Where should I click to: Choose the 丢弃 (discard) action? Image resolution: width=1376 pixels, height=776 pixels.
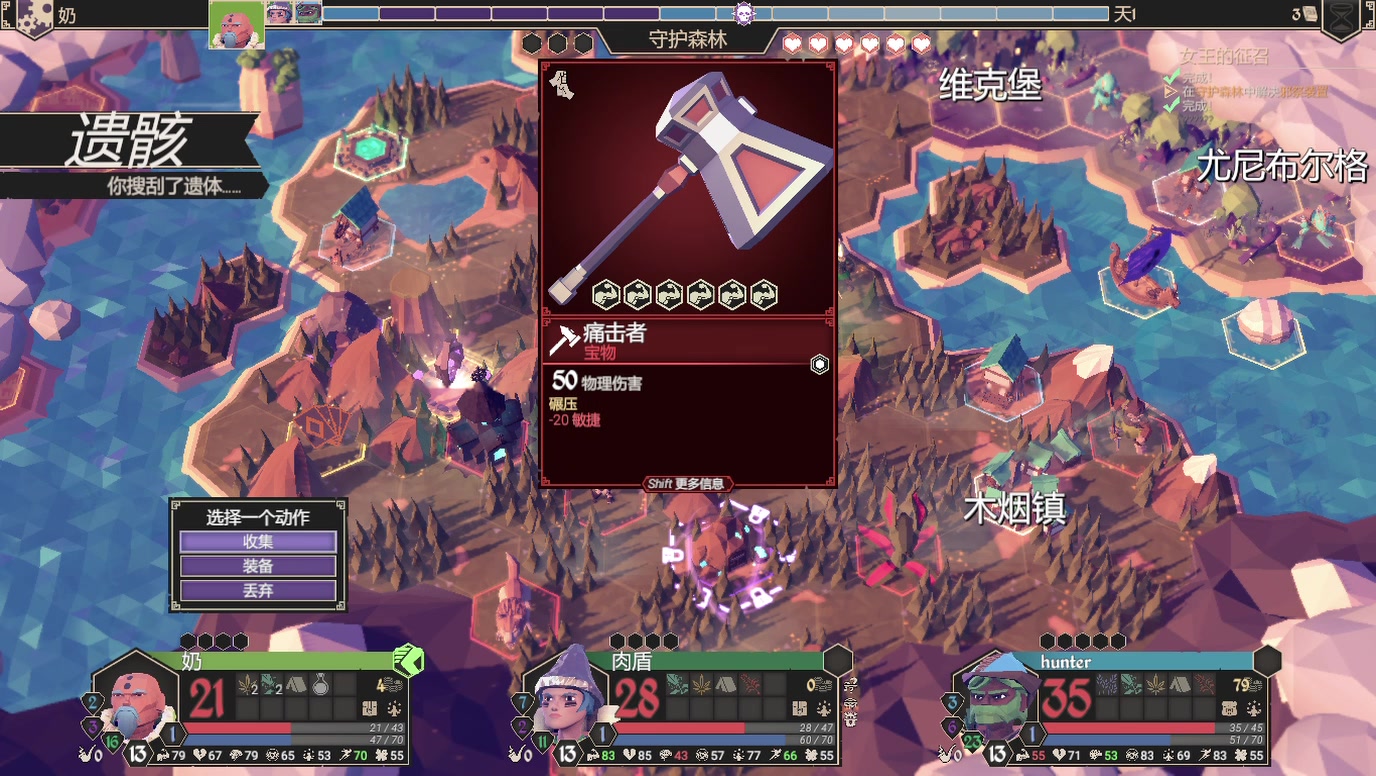pos(258,591)
